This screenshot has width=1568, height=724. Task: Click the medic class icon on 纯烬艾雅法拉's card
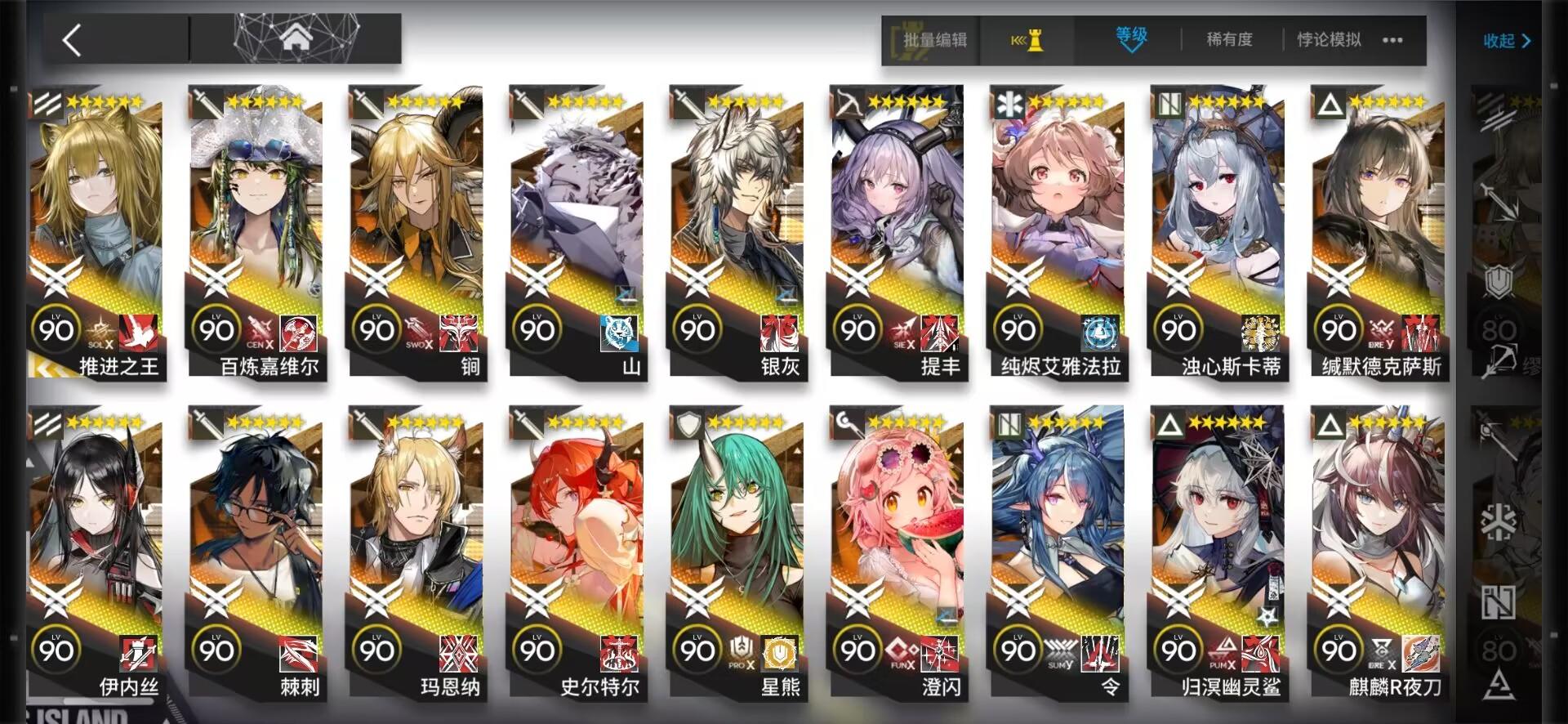coord(1009,106)
